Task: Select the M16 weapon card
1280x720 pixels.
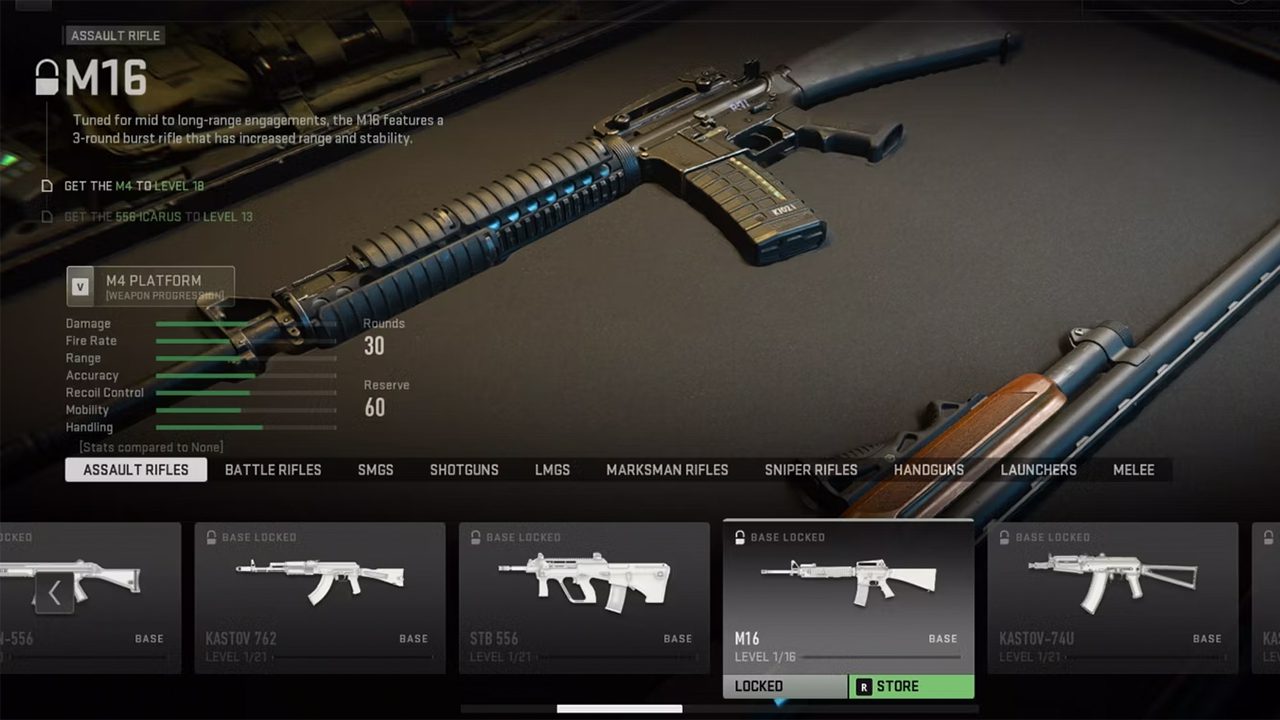Action: click(848, 595)
